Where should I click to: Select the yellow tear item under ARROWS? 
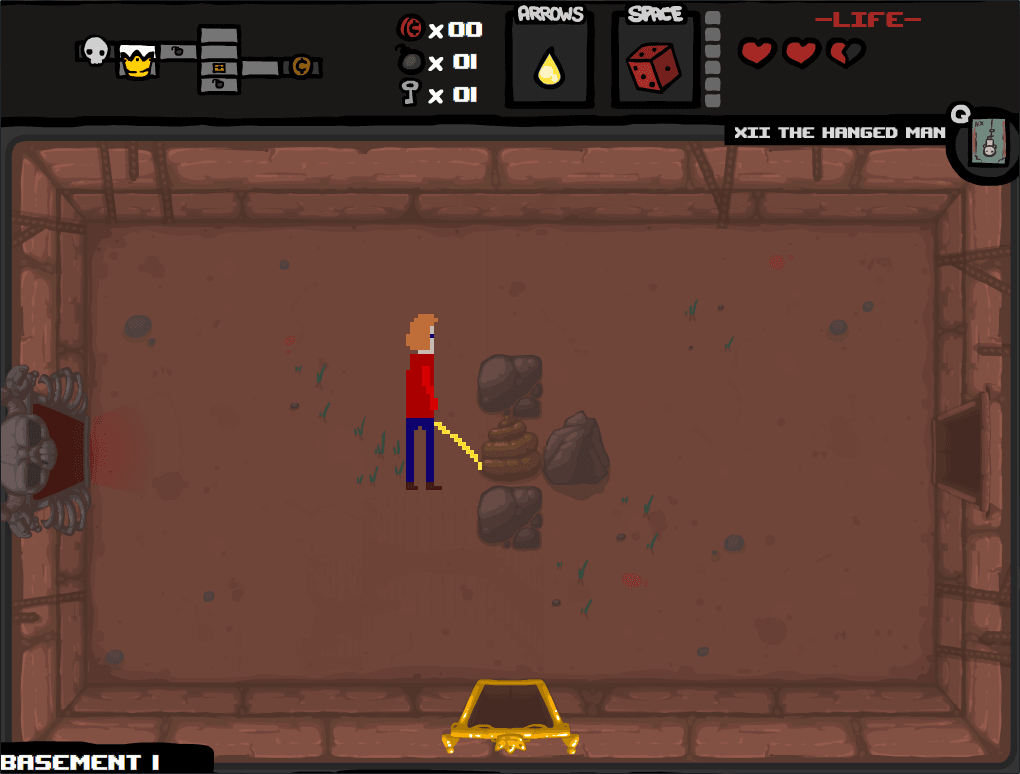(x=548, y=68)
